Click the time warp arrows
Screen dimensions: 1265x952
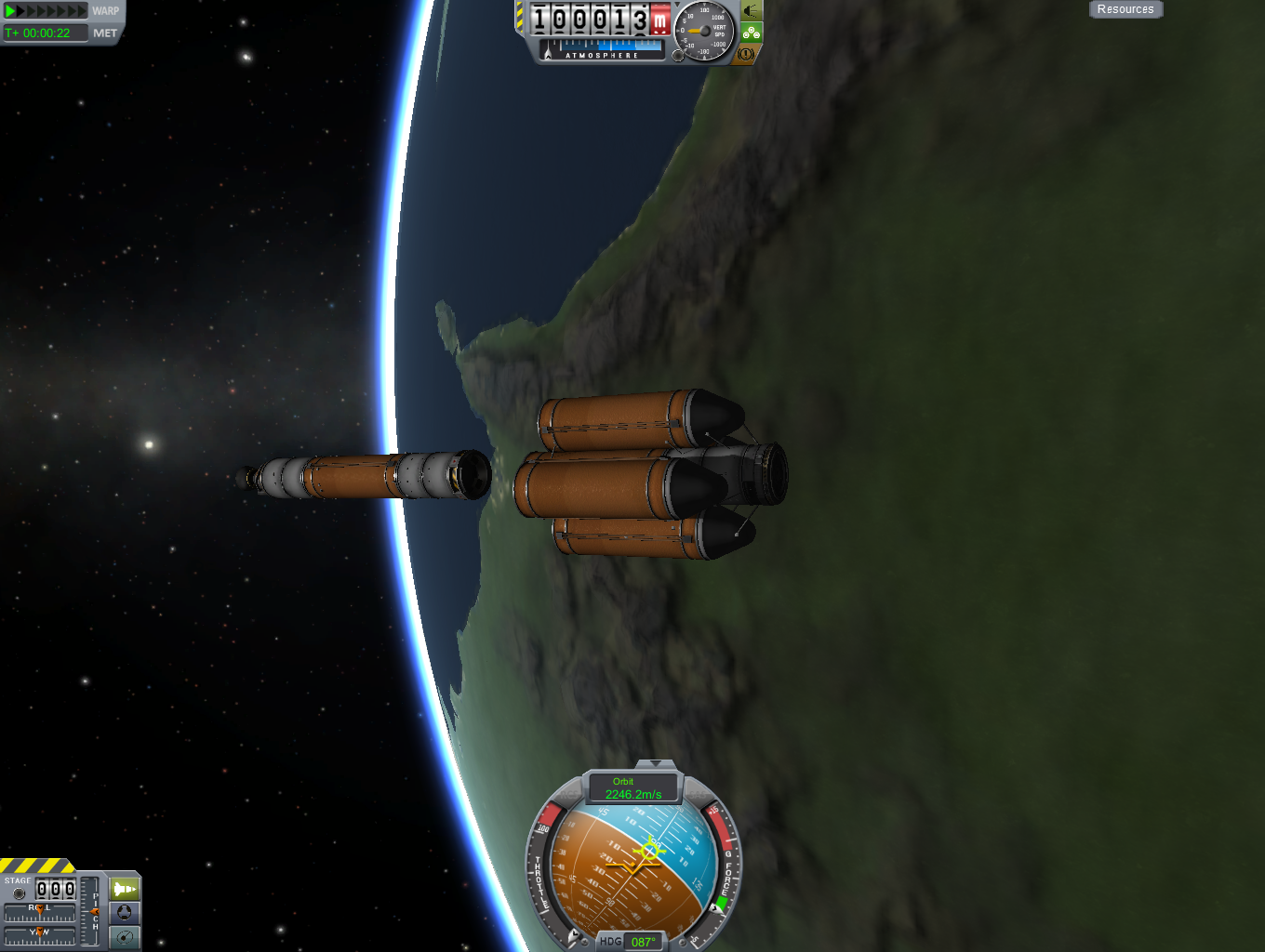pyautogui.click(x=45, y=11)
